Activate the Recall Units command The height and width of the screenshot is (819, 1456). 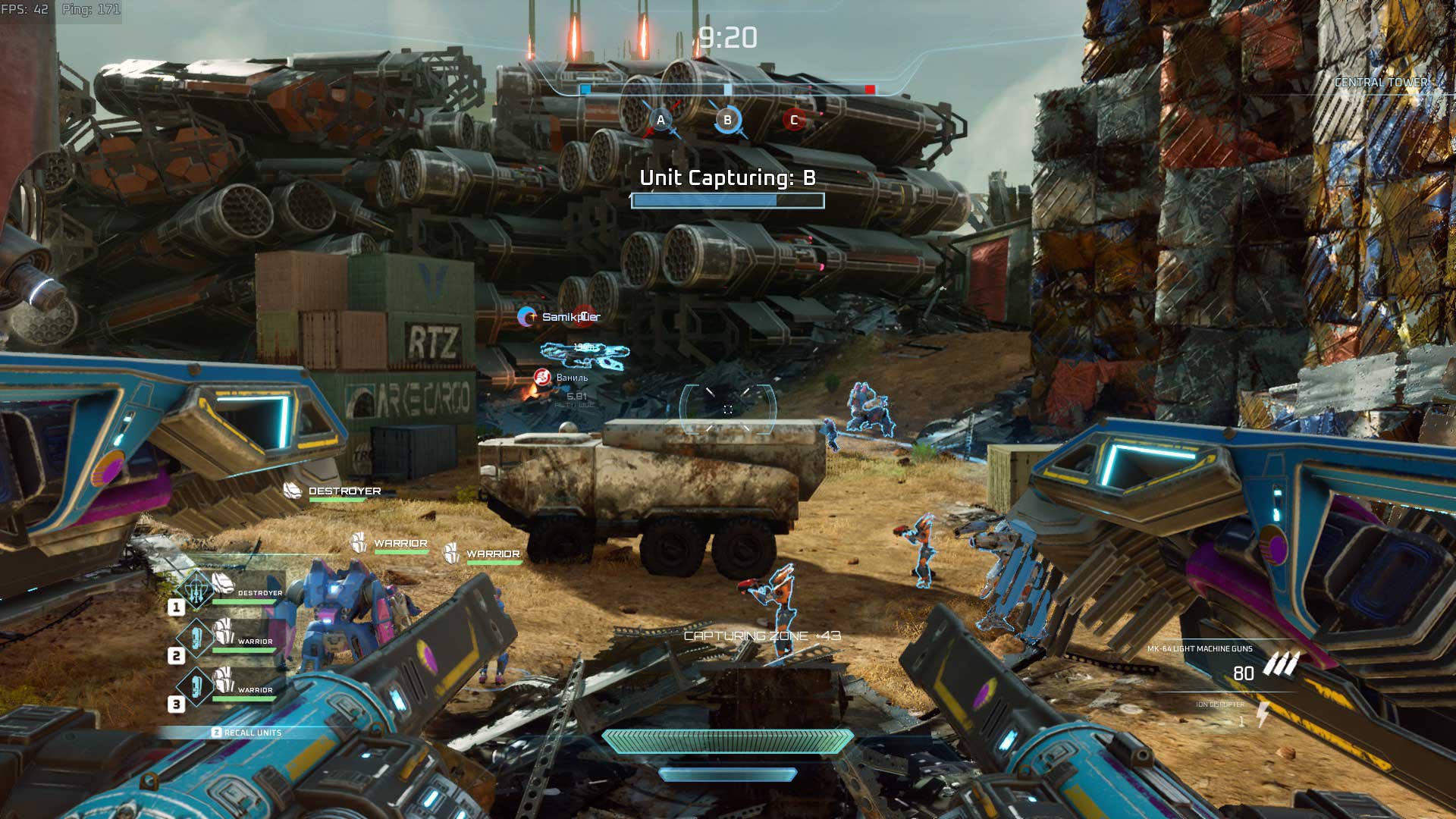(246, 733)
